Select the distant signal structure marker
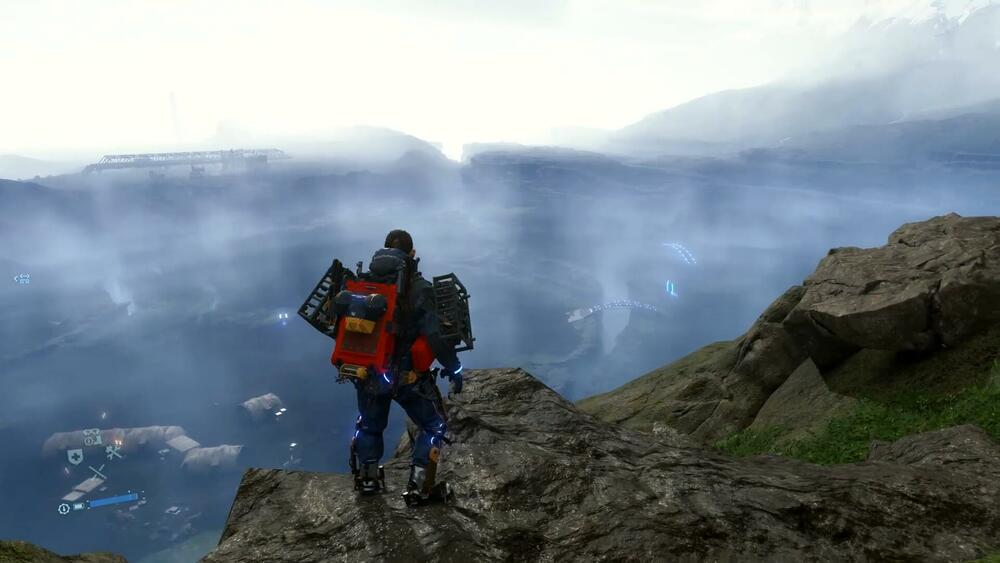Viewport: 1000px width, 563px height. pyautogui.click(x=21, y=279)
